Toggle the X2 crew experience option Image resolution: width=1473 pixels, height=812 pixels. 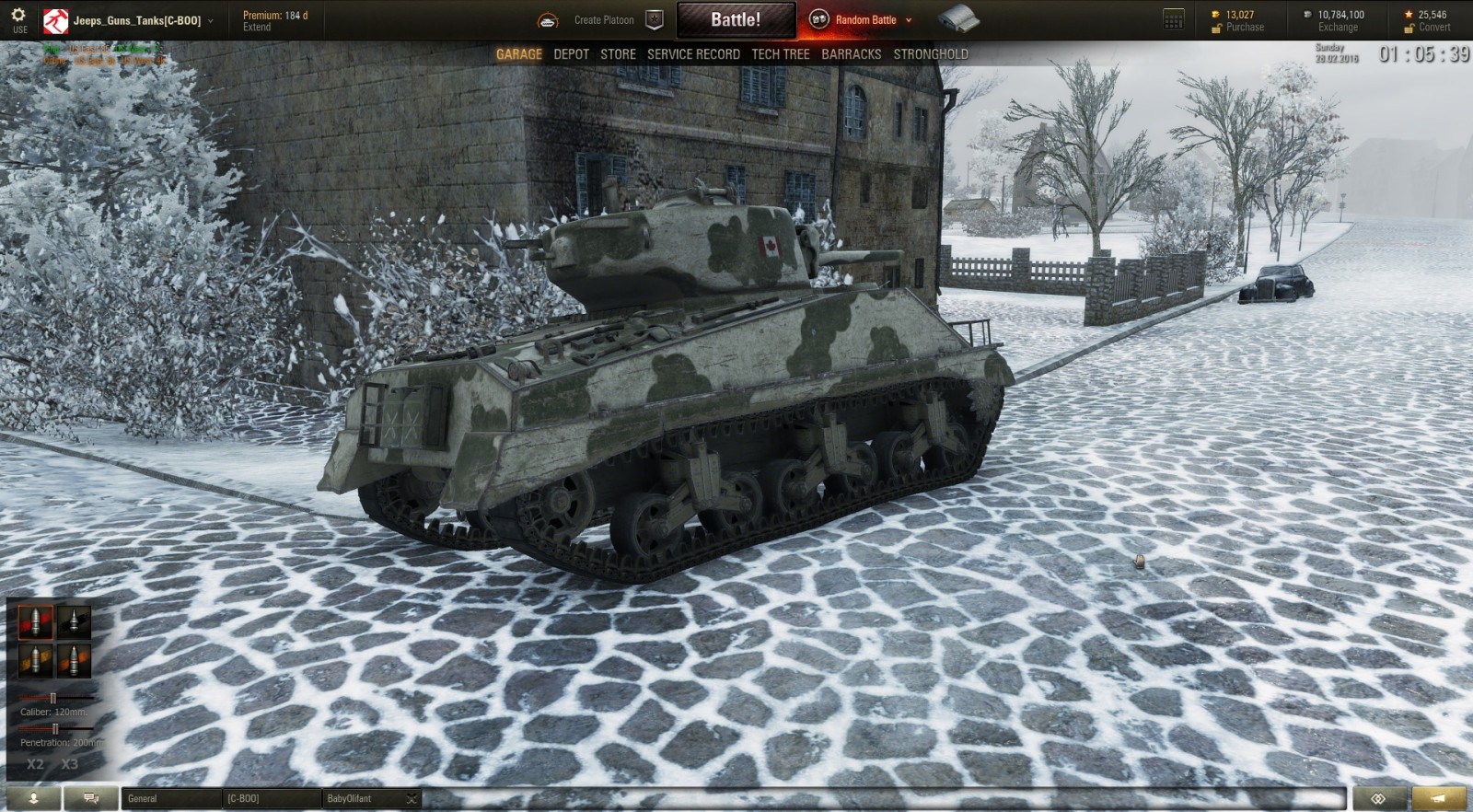tap(35, 762)
